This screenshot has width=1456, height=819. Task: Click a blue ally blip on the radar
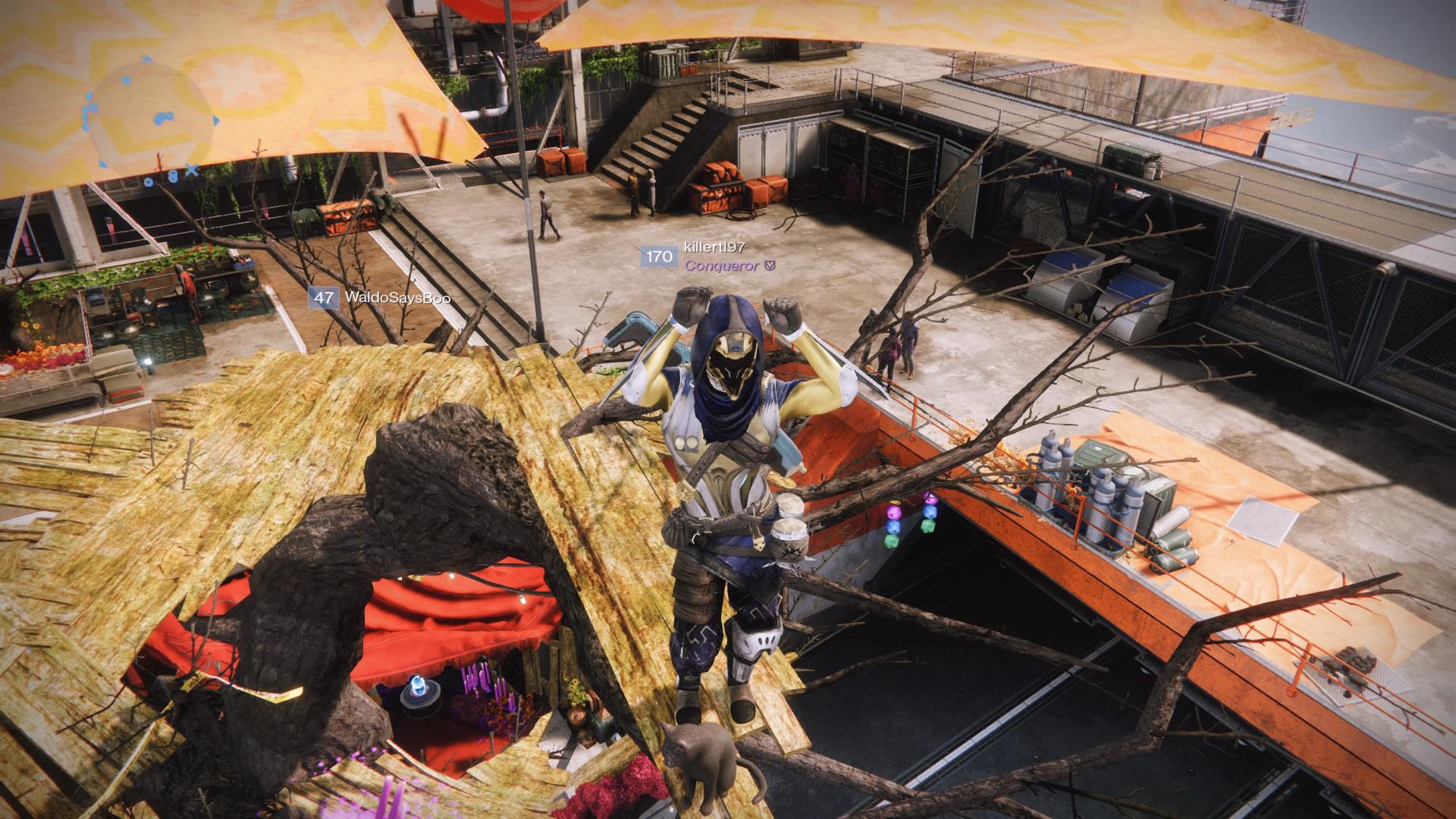162,117
